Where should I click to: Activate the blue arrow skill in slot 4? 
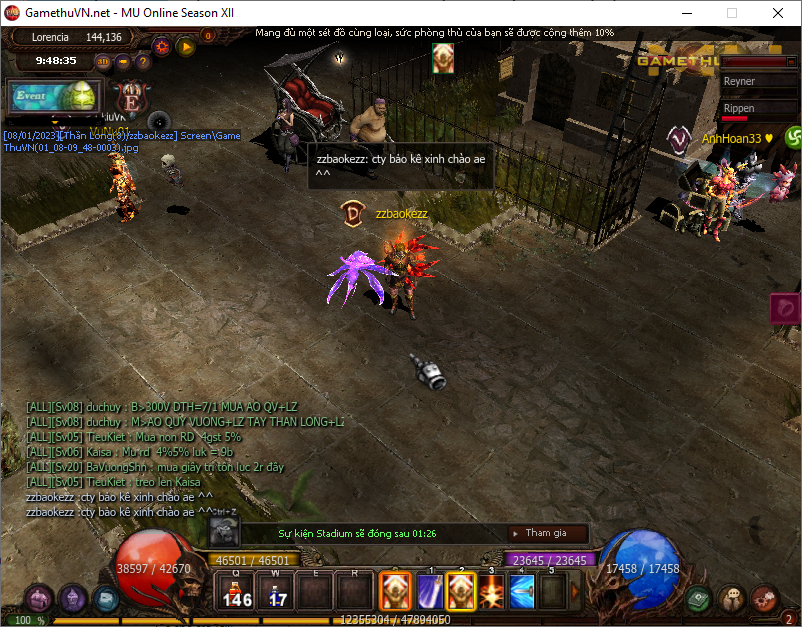coord(522,591)
